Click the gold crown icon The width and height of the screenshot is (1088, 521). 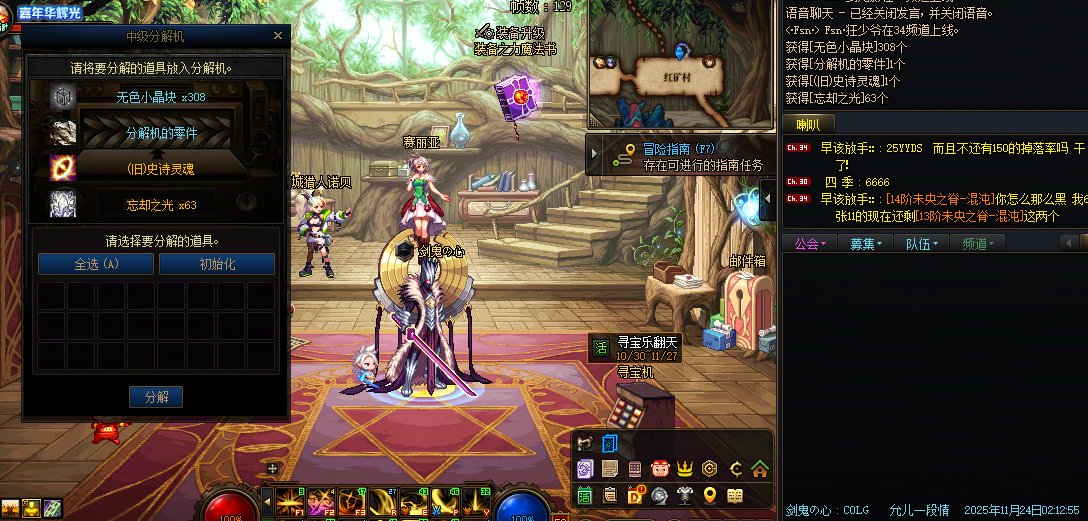[685, 468]
